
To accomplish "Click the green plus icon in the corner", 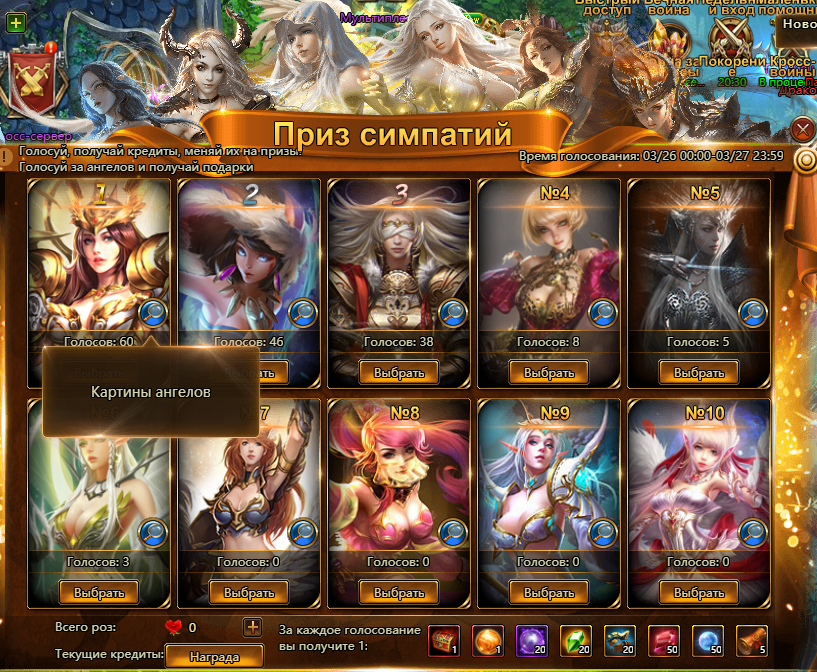I will [x=15, y=22].
